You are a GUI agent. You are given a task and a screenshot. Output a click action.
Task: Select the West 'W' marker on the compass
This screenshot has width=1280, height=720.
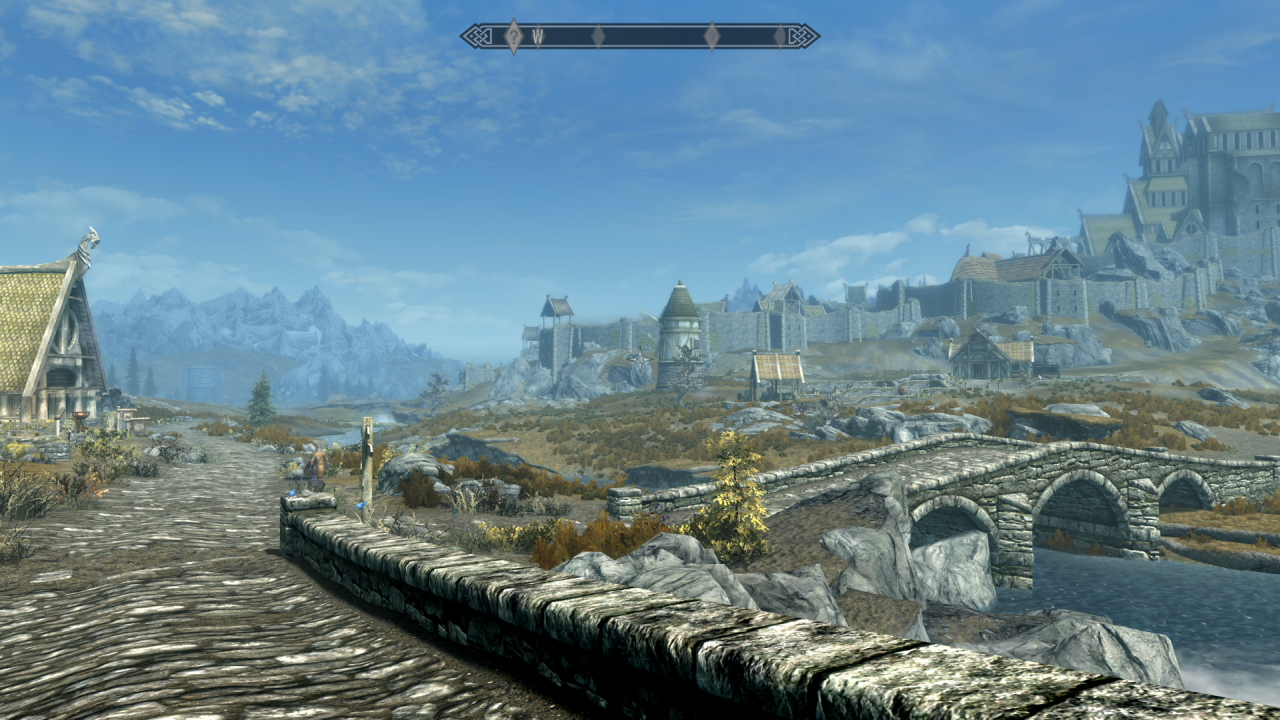click(x=537, y=37)
